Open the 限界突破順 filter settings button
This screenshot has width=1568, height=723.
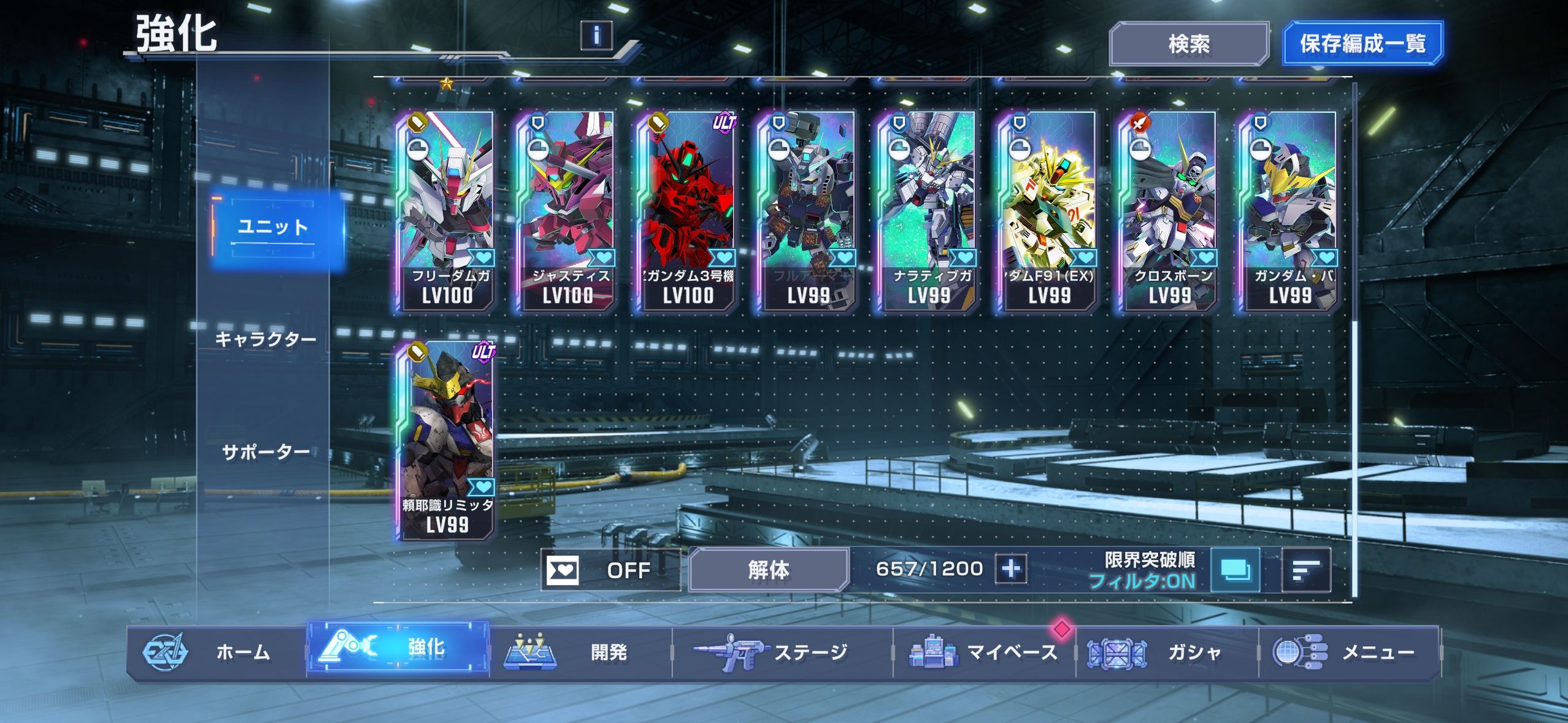tap(1235, 570)
